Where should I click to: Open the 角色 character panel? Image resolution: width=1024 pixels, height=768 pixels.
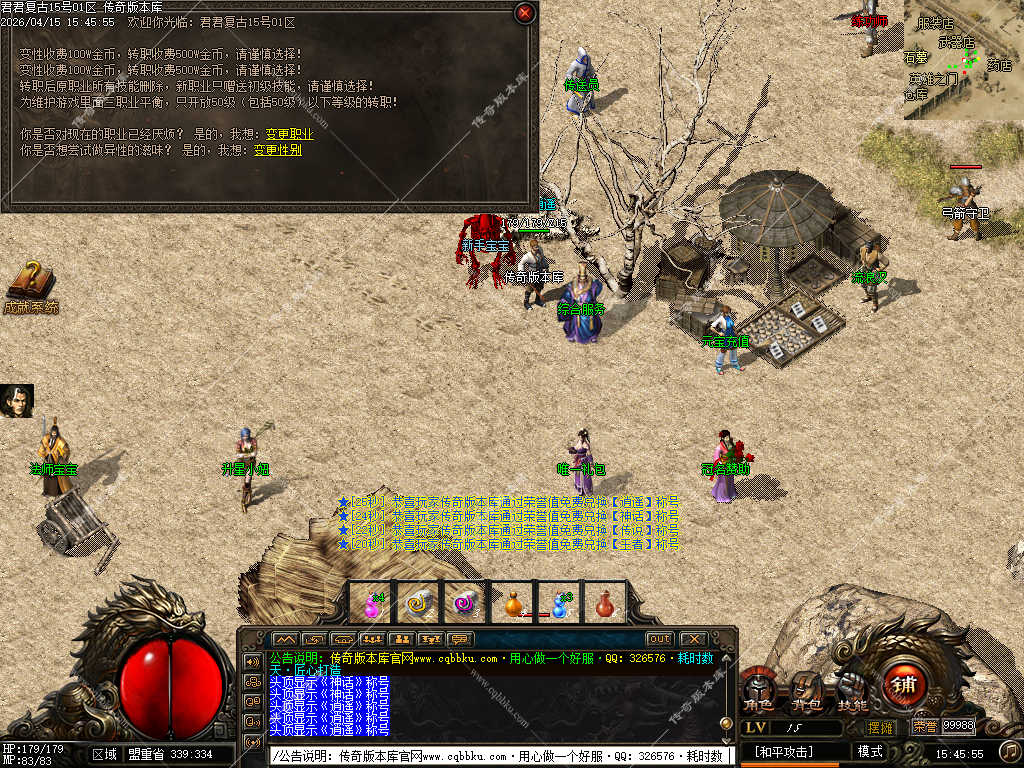(x=758, y=692)
